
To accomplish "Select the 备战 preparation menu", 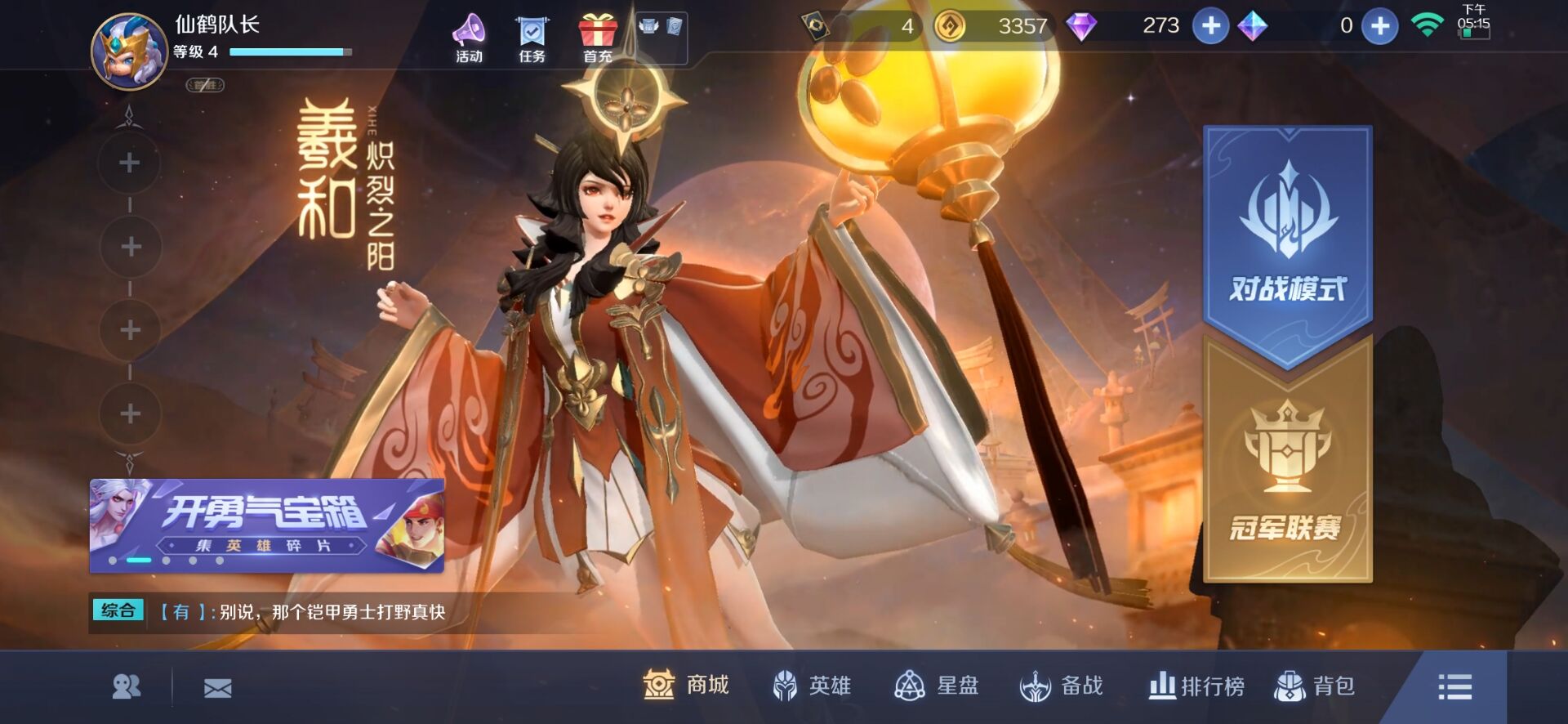I will [1062, 686].
